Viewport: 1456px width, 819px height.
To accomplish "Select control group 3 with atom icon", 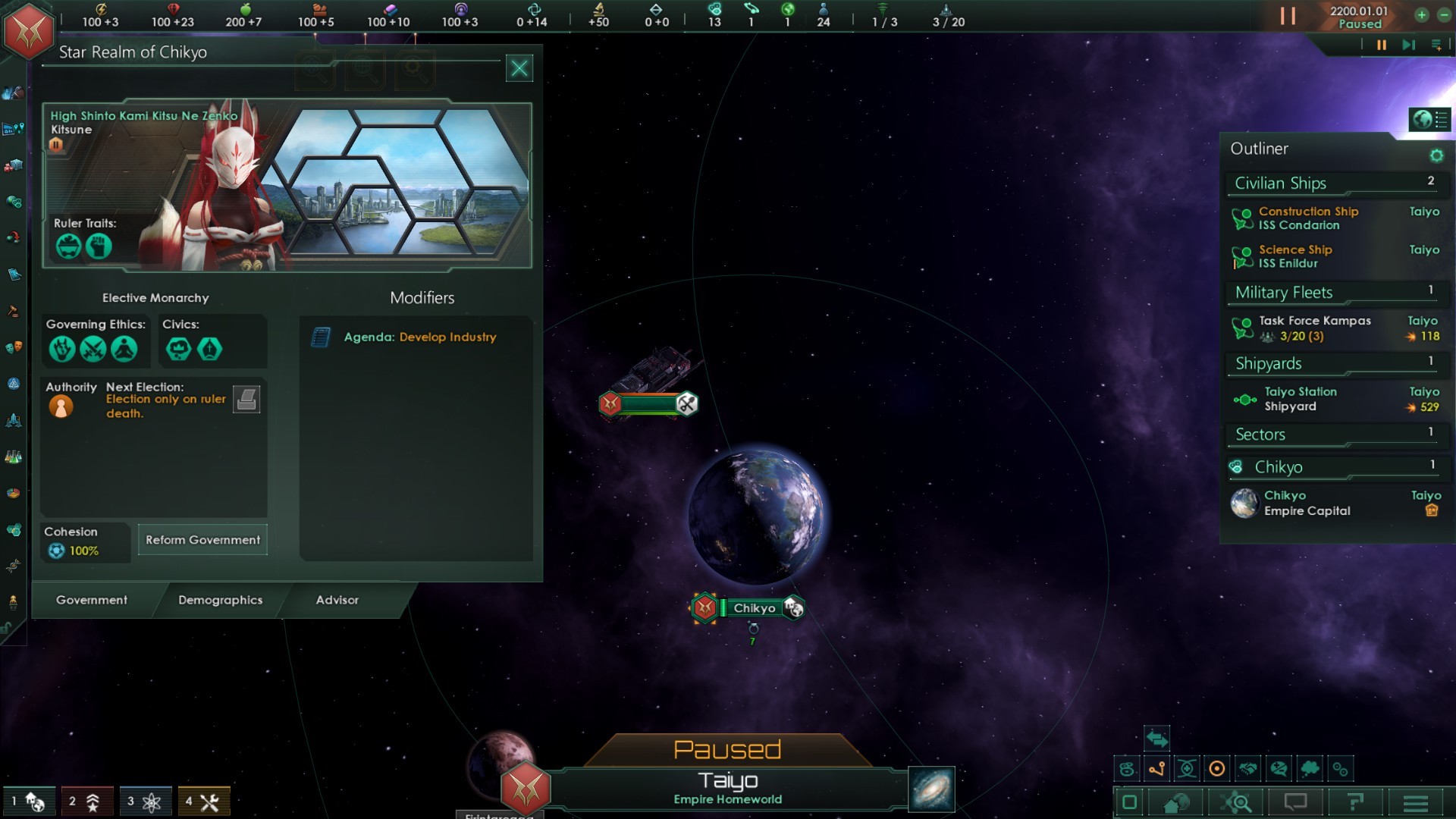I will pos(145,802).
